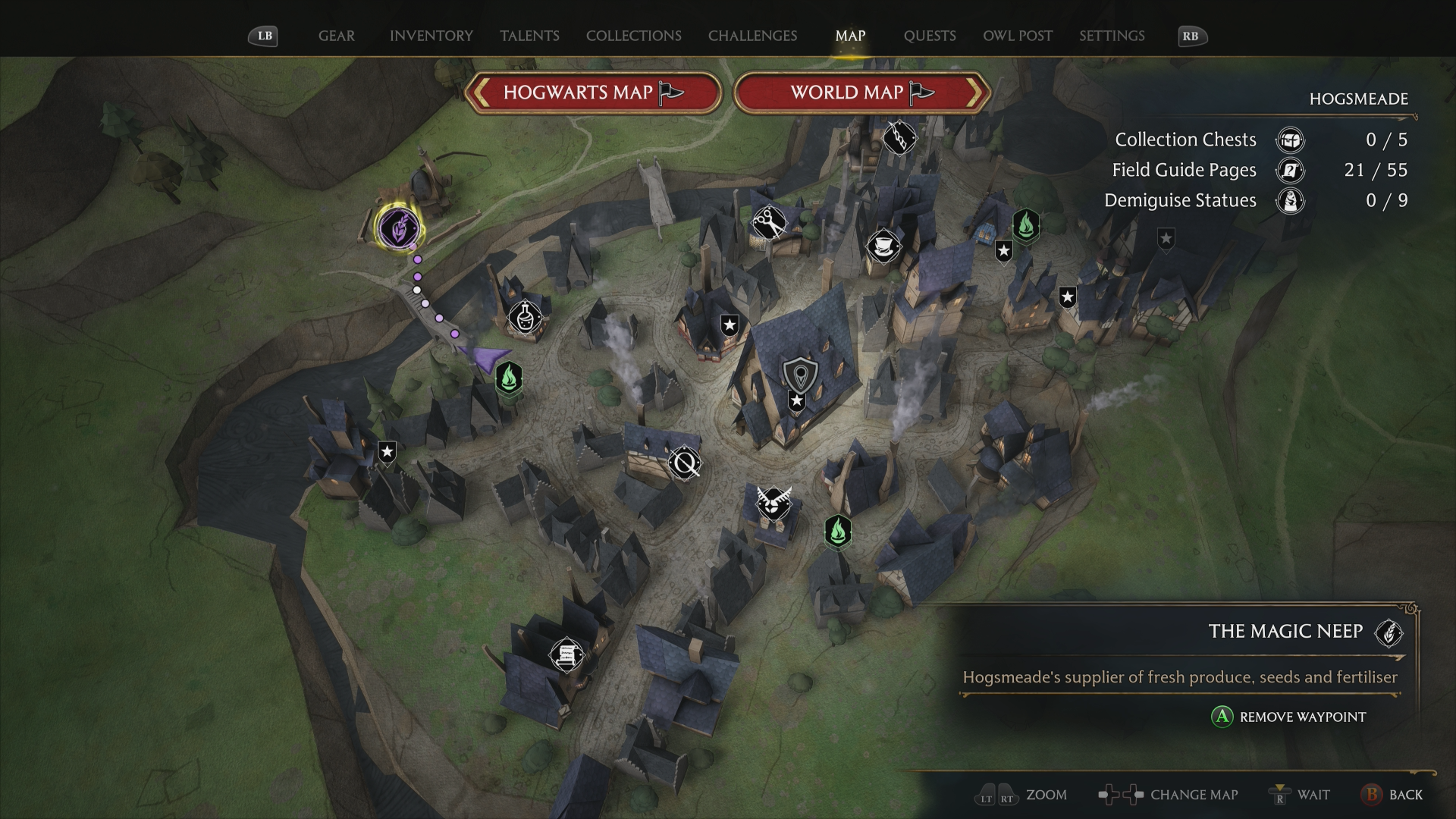Select the winged owl mask shop marker

click(x=773, y=503)
